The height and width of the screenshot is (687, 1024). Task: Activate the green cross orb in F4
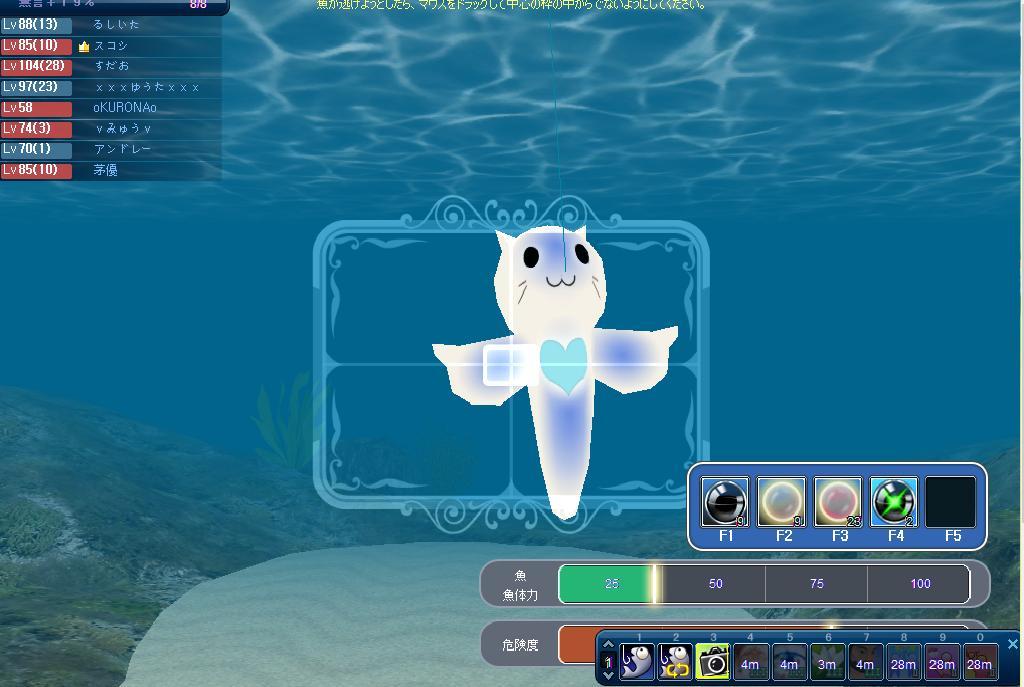894,501
